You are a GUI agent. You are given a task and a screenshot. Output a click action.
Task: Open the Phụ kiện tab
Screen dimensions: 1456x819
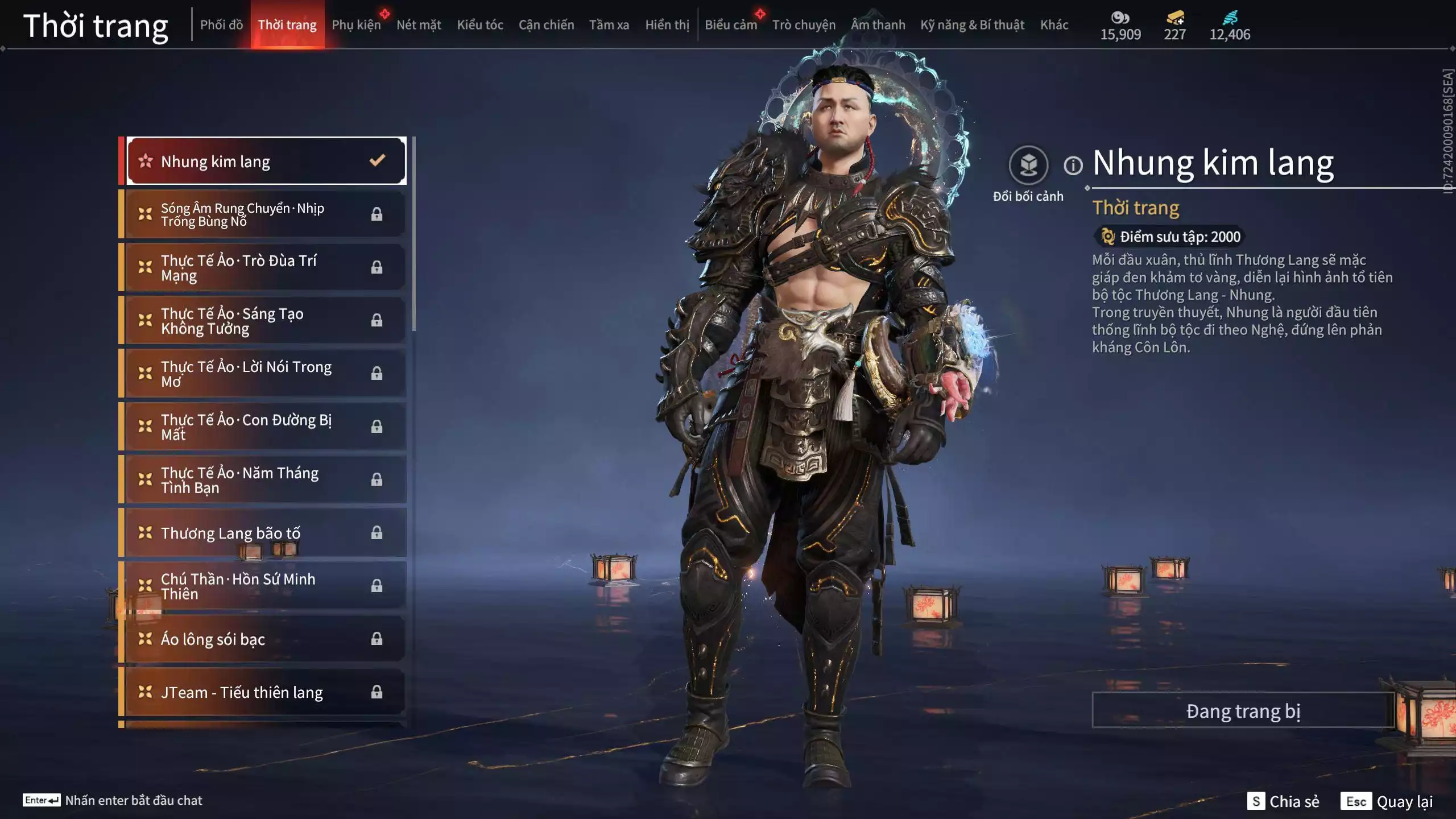tap(356, 24)
